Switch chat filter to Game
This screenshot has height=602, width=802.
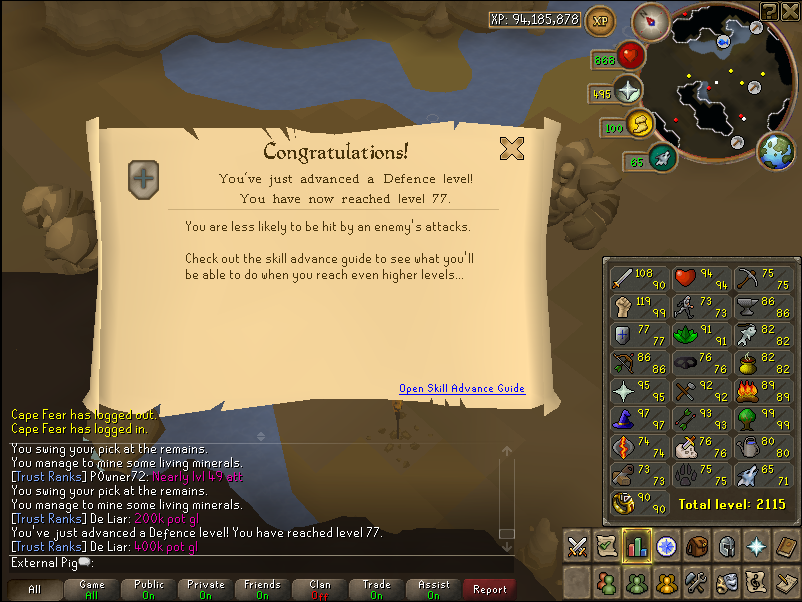click(x=92, y=589)
